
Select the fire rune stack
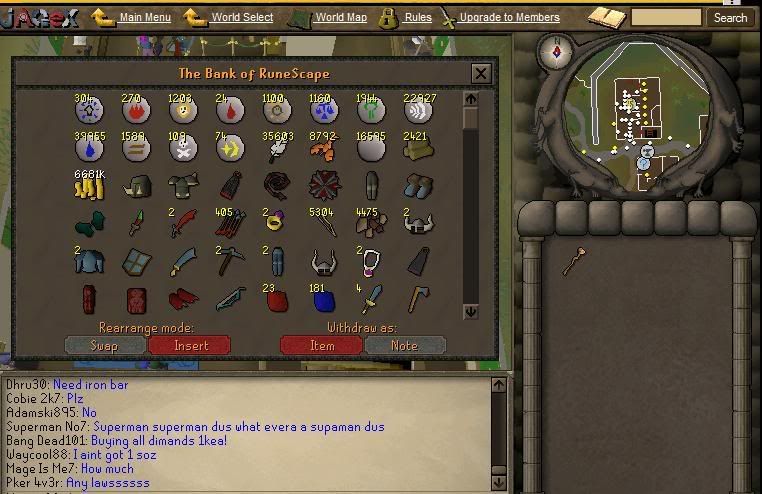point(136,111)
